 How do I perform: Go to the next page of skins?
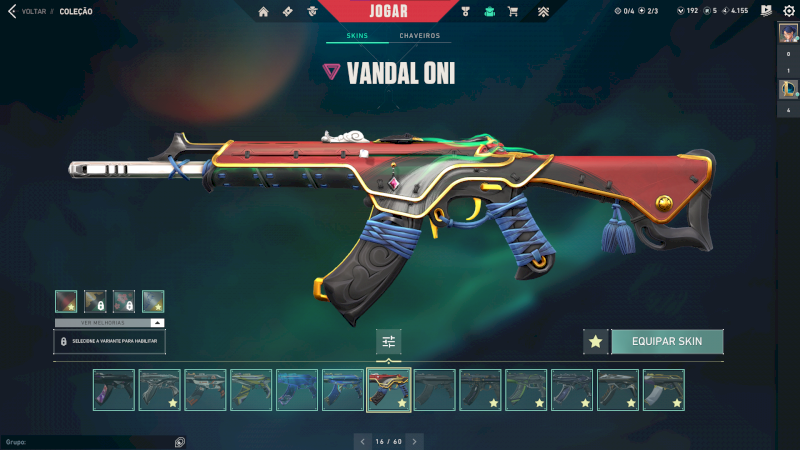pos(415,440)
